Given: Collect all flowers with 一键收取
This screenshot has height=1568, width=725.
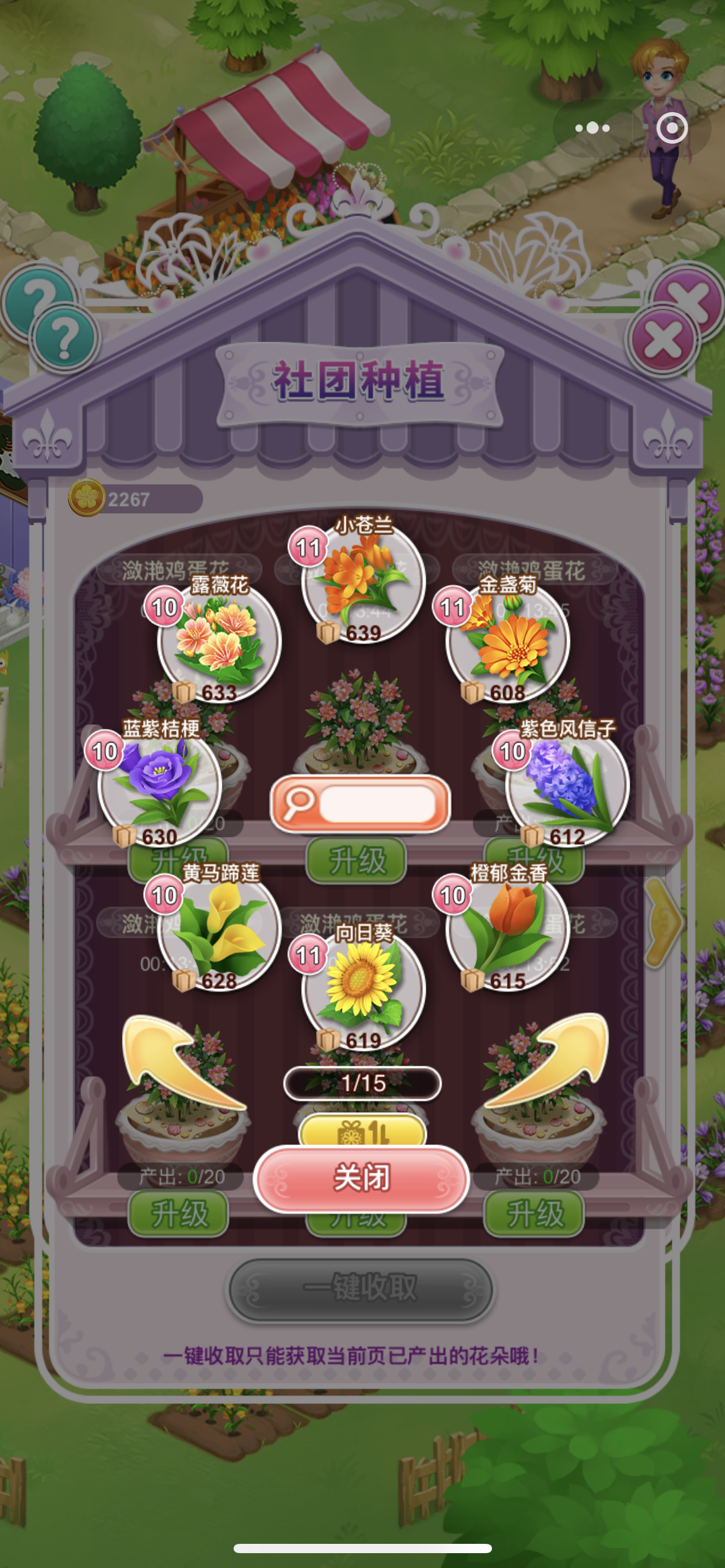Looking at the screenshot, I should [x=360, y=1288].
